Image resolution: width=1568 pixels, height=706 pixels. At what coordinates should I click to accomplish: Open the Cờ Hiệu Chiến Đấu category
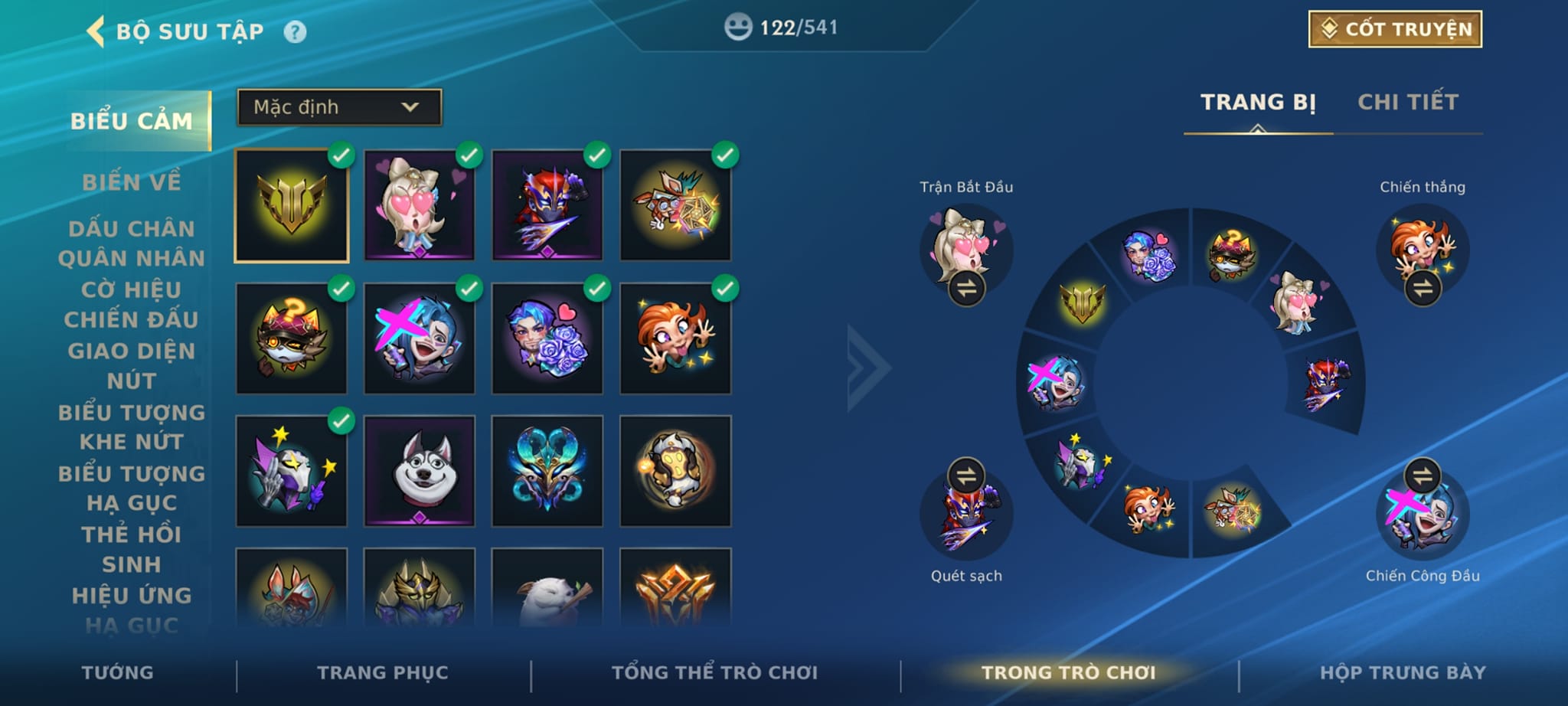132,304
